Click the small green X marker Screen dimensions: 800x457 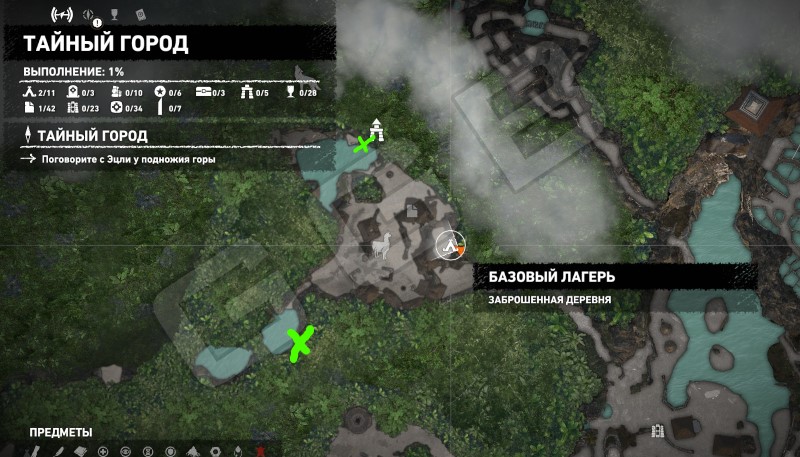tap(363, 144)
